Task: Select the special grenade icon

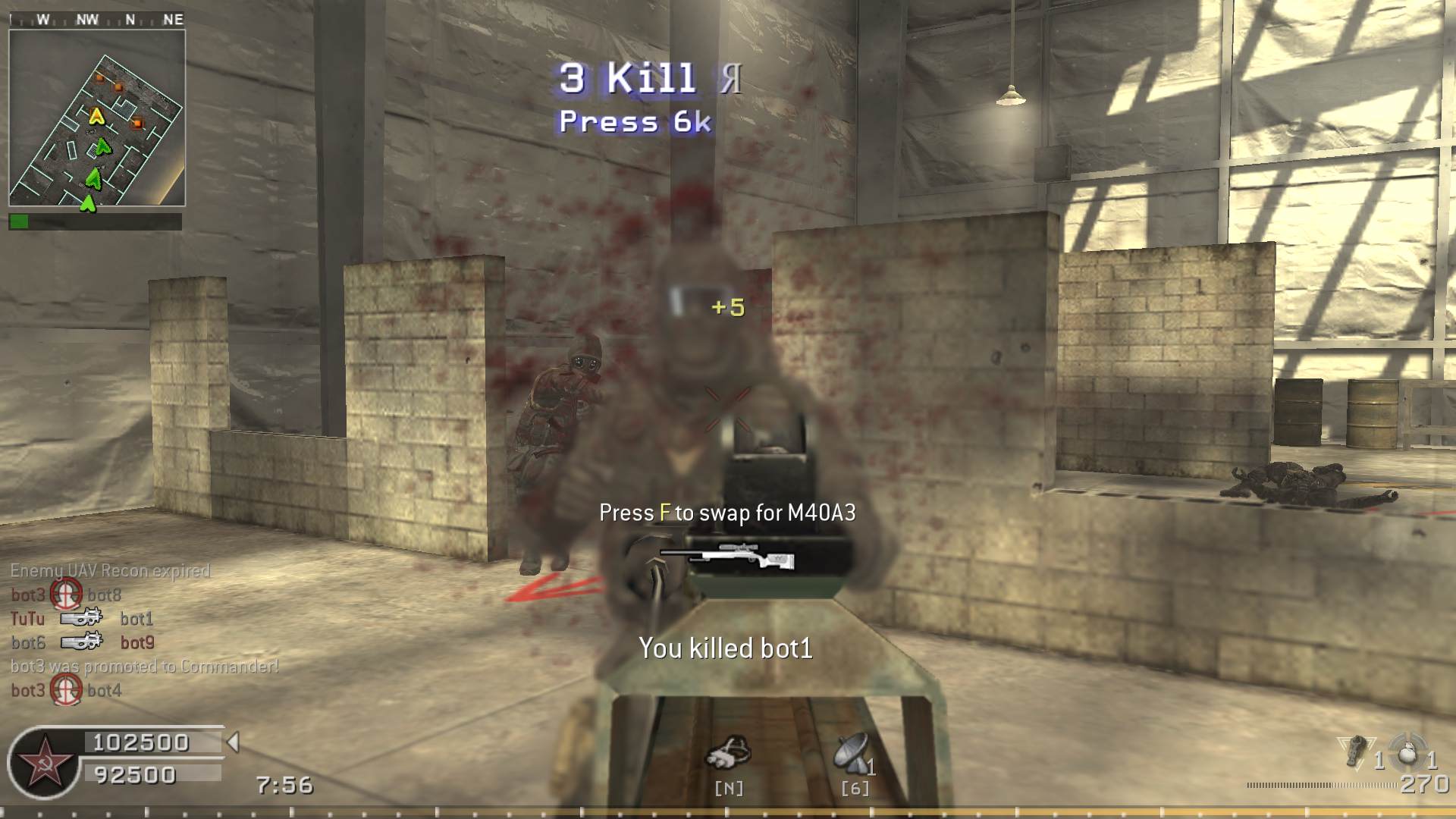Action: (x=1357, y=751)
